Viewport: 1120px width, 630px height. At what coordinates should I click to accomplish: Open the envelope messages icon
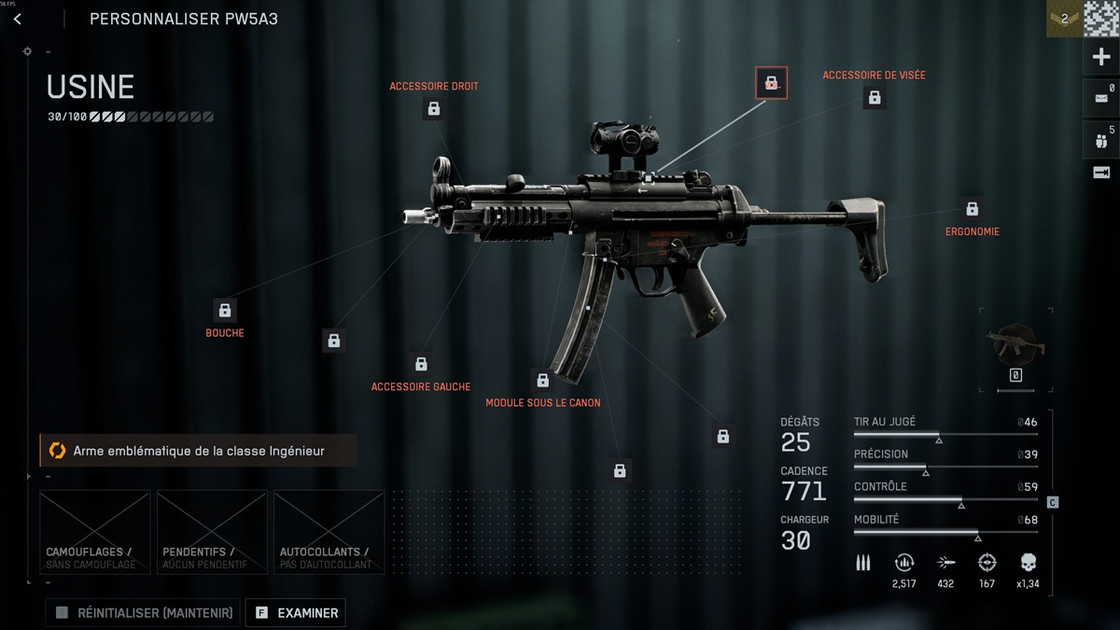[1101, 98]
